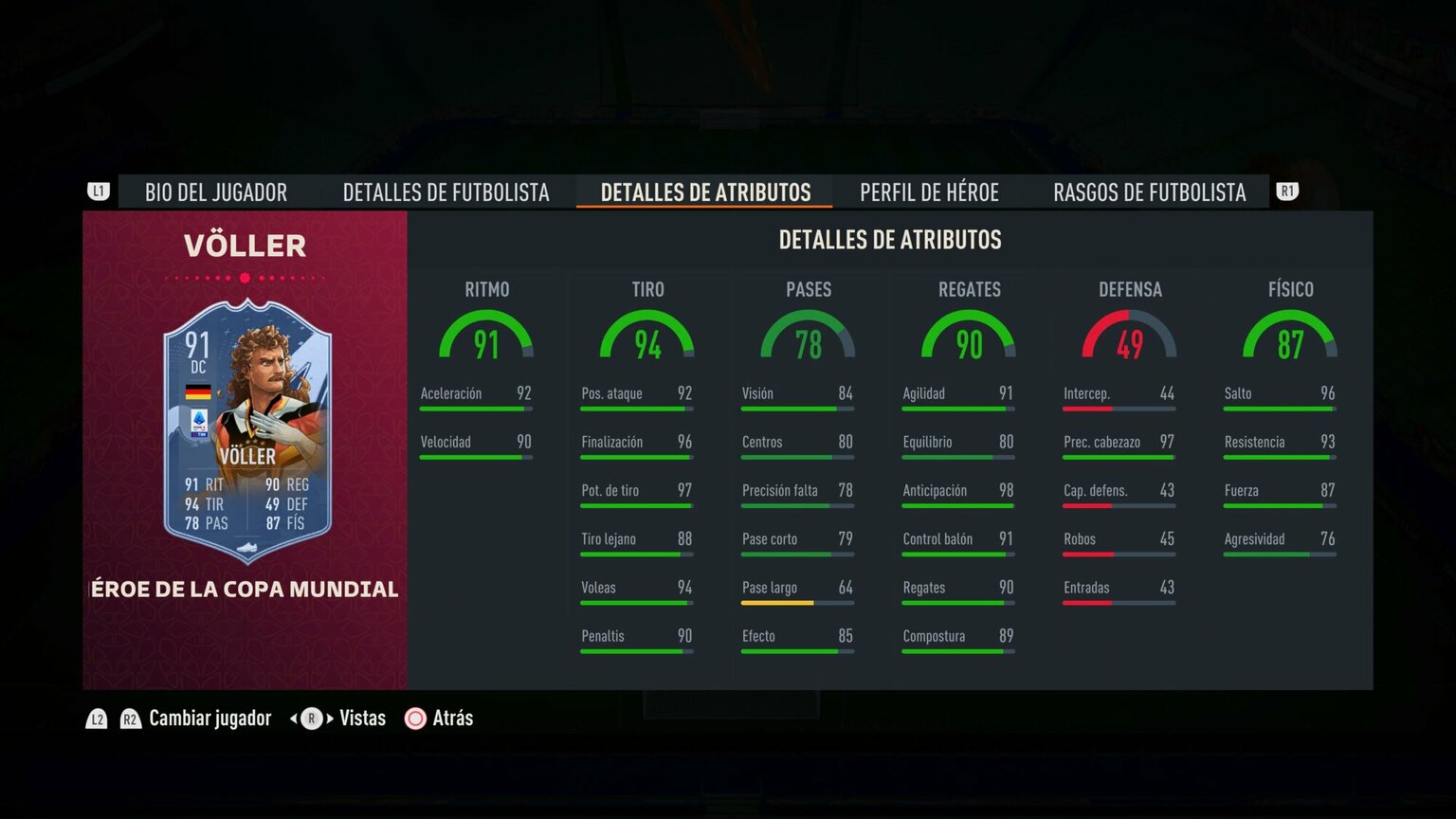Click the R1 shoulder button icon
Screen dimensions: 1456x819
pos(1289,191)
